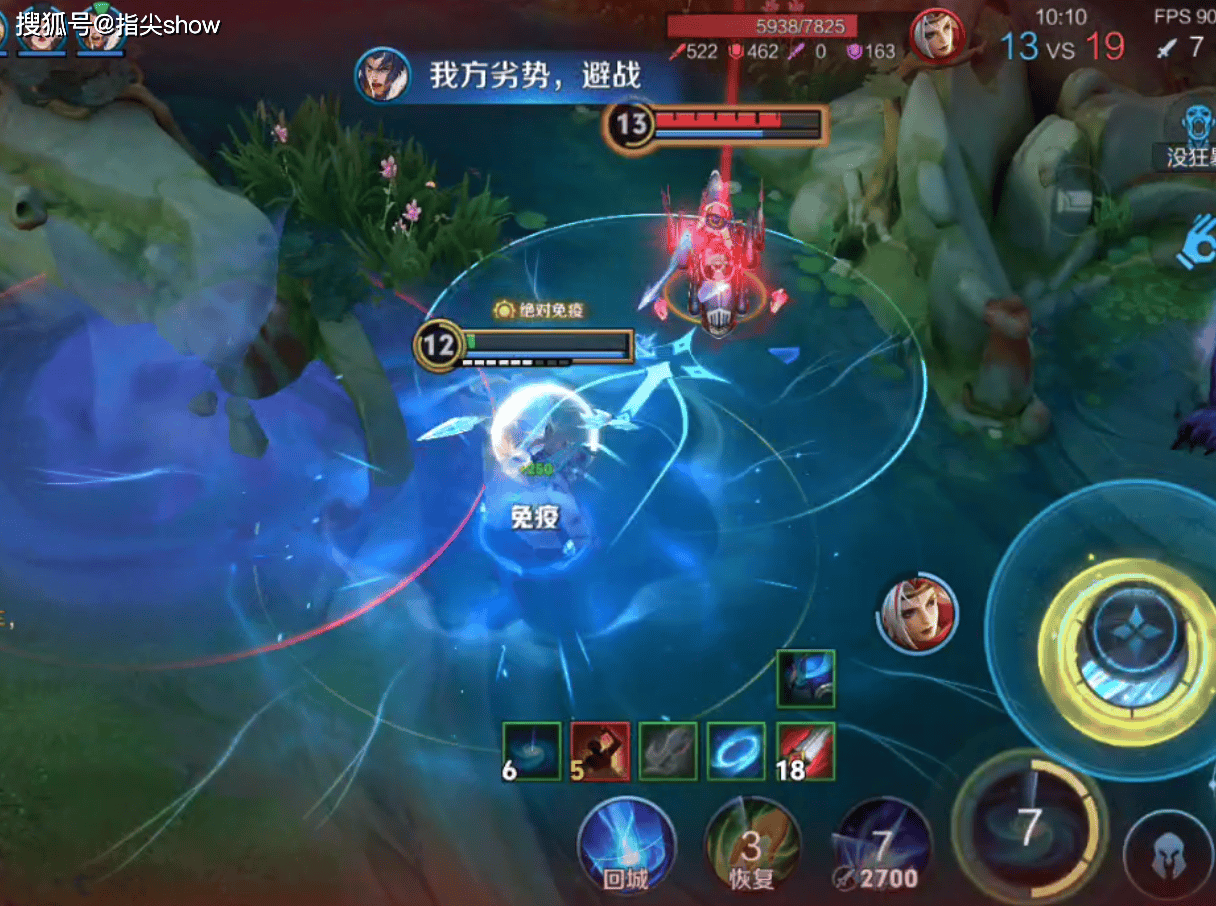This screenshot has height=906, width=1216.
Task: Use the blue vortex item numbered 6
Action: tap(531, 751)
